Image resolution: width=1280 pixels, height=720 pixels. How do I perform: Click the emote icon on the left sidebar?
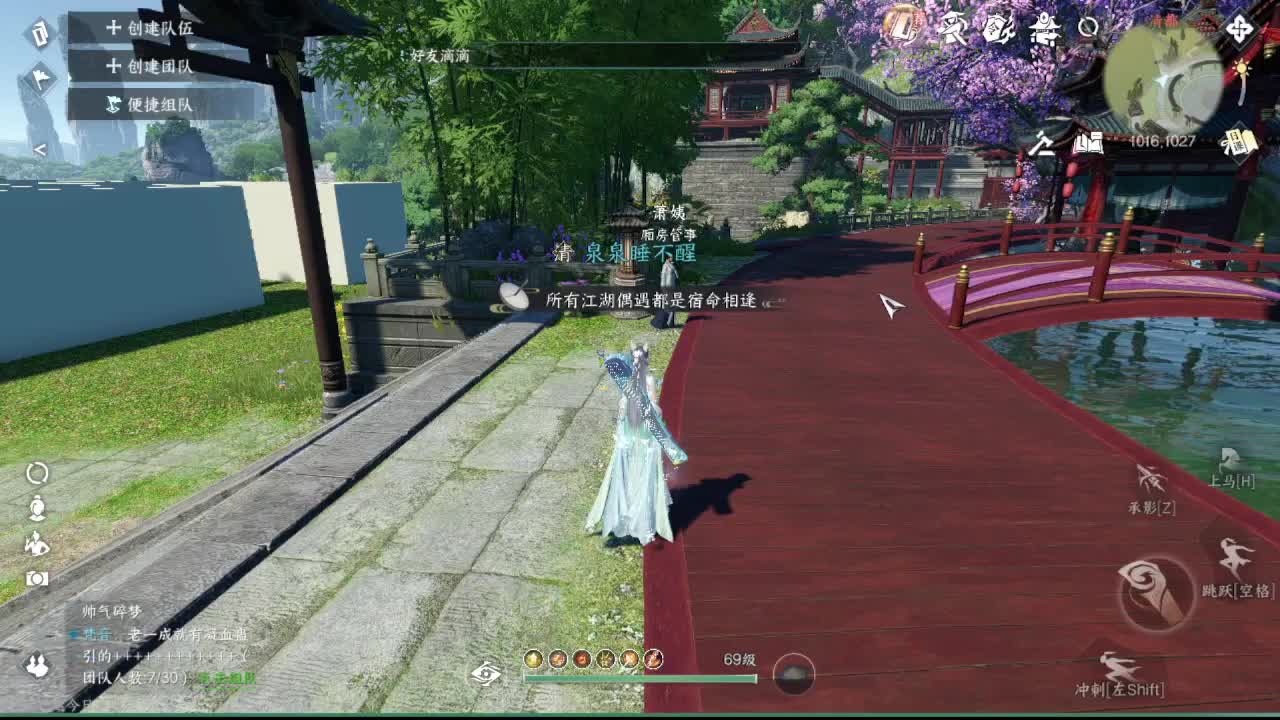pos(37,545)
